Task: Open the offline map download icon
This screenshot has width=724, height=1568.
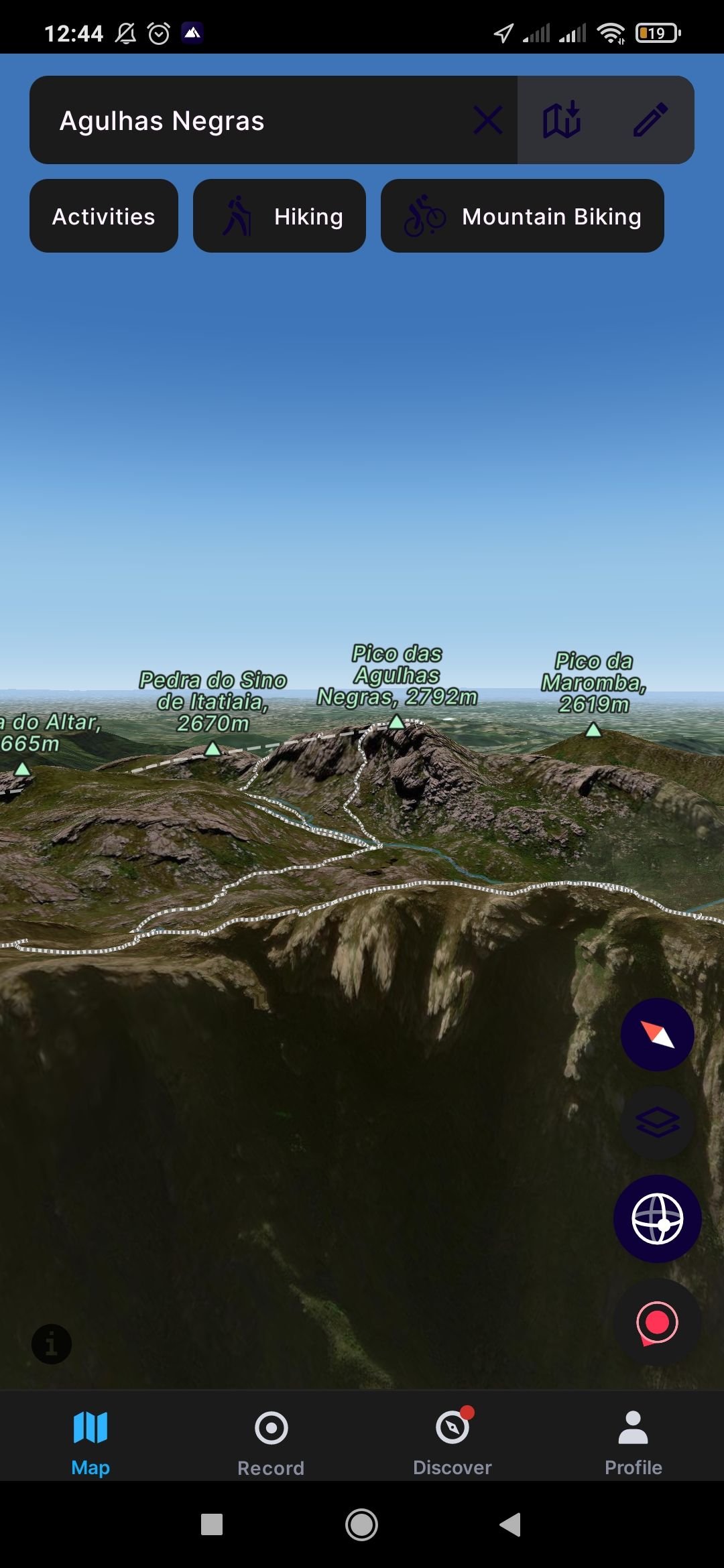Action: click(x=562, y=121)
